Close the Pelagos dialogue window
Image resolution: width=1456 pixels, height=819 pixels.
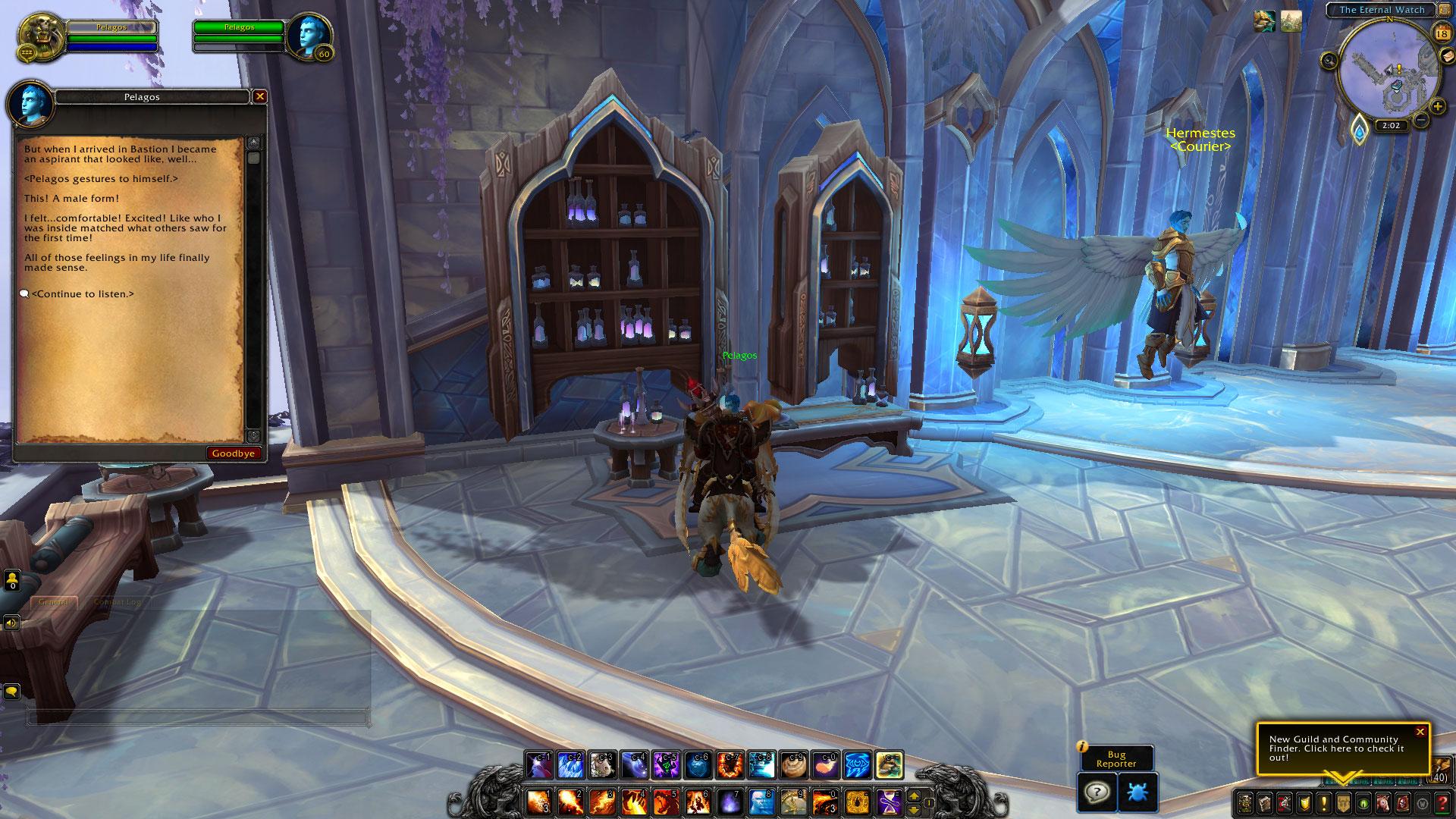tap(260, 97)
